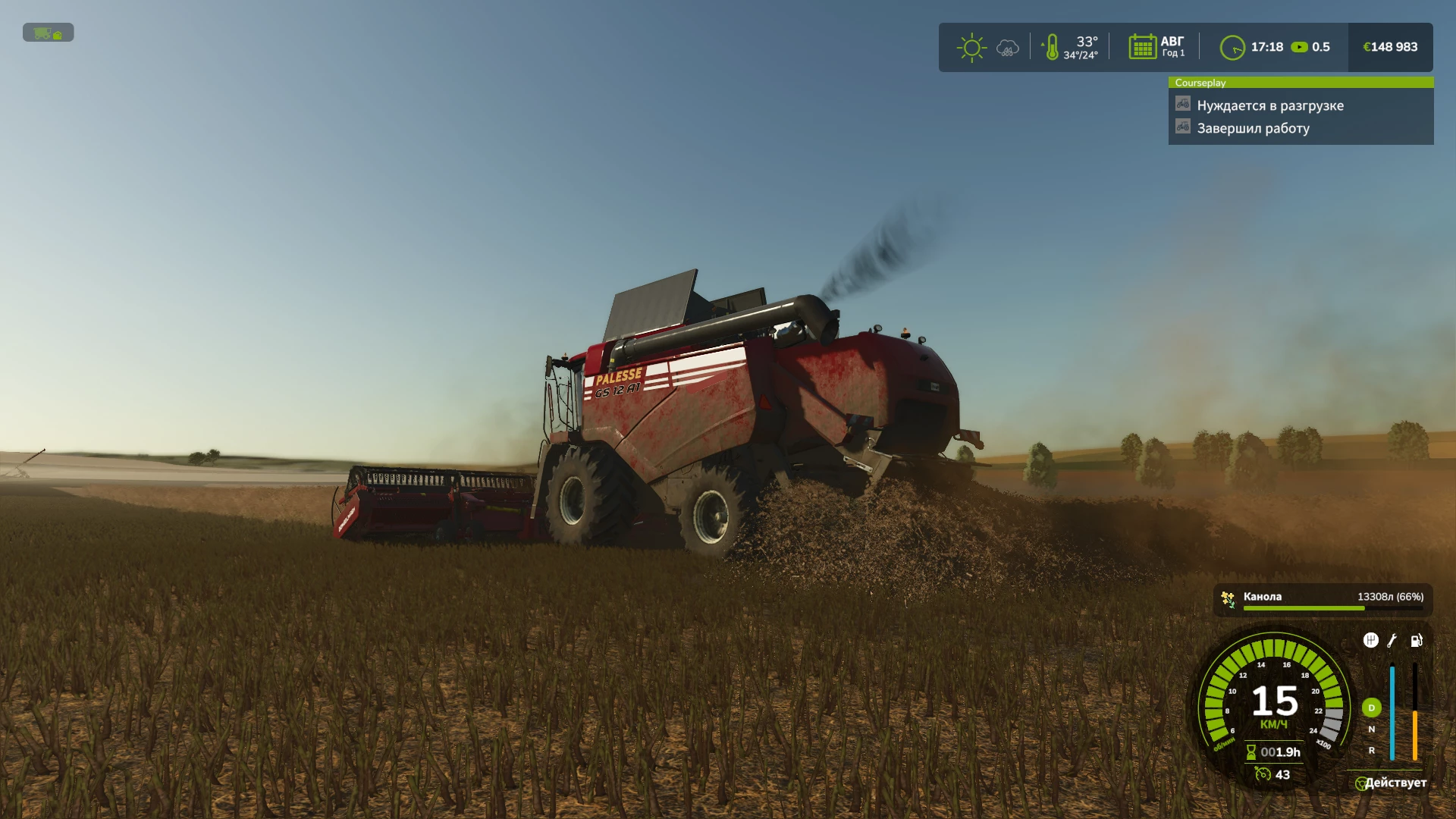1456x819 pixels.
Task: Click the gearbox shifter icon
Action: pos(1370,641)
